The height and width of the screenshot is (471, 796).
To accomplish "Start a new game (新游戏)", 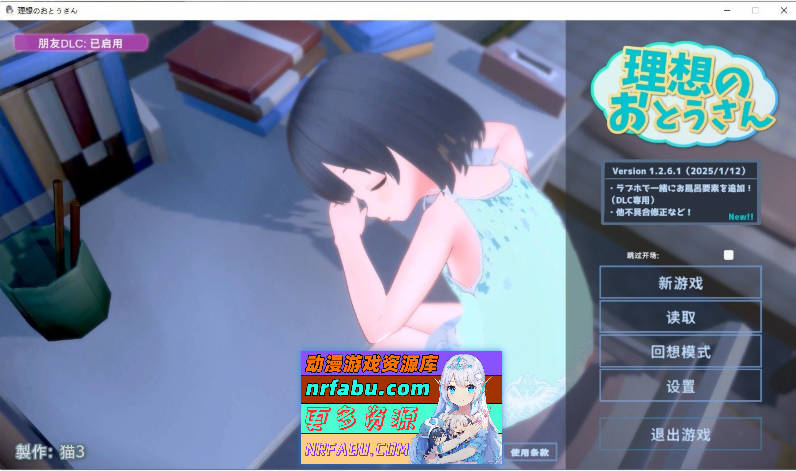I will click(680, 283).
